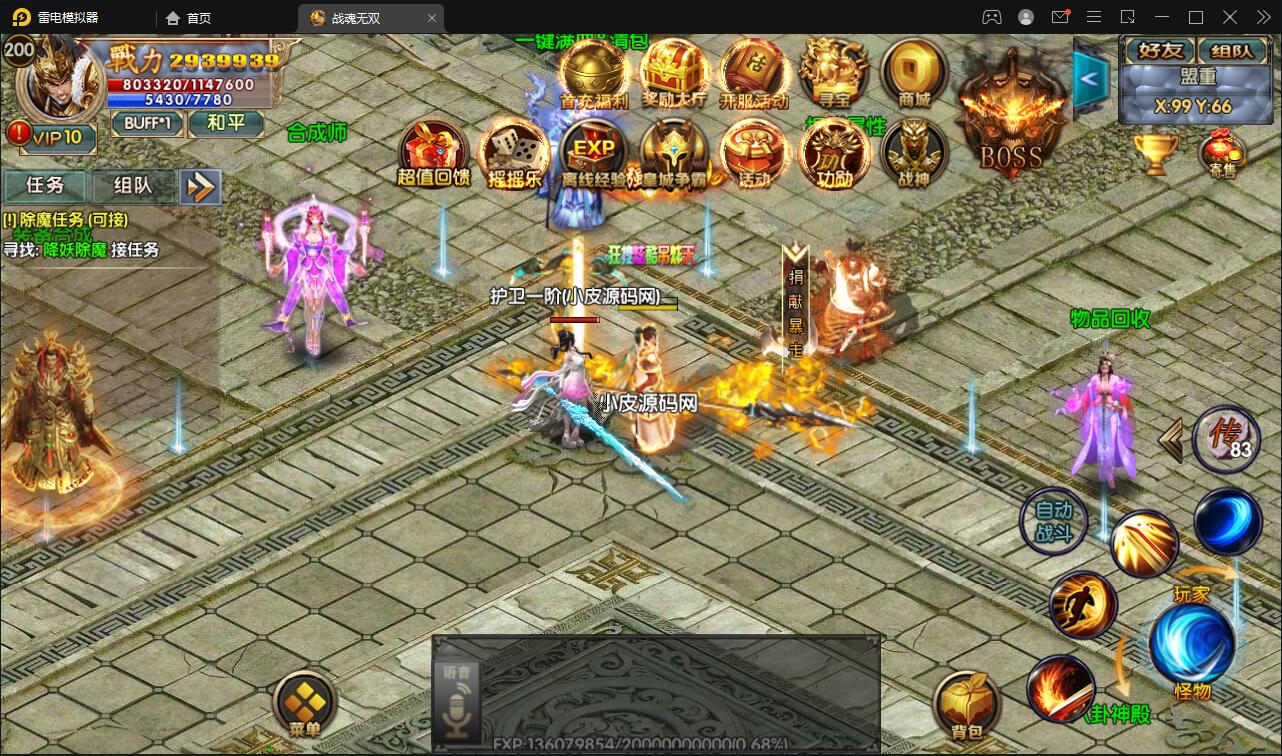The width and height of the screenshot is (1282, 756).
Task: Open the 奖励大厅 reward hall chest
Action: click(x=674, y=72)
